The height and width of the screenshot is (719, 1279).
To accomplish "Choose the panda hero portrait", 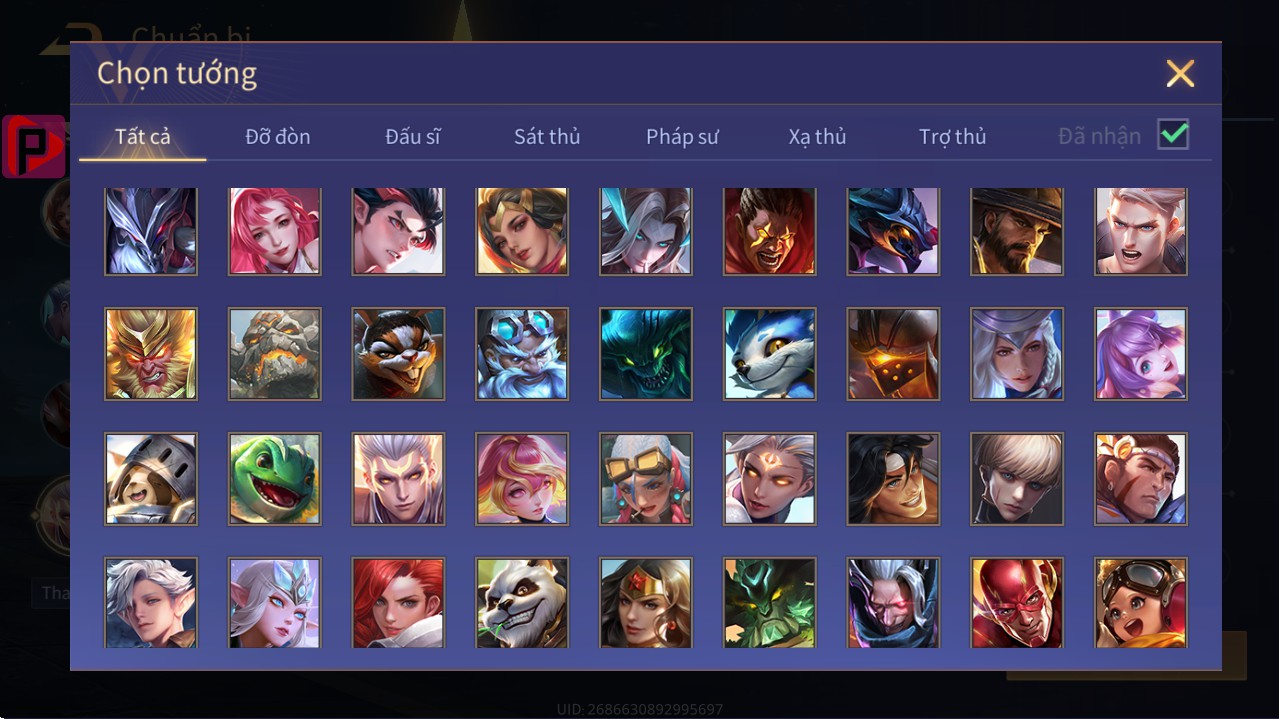I will (522, 603).
